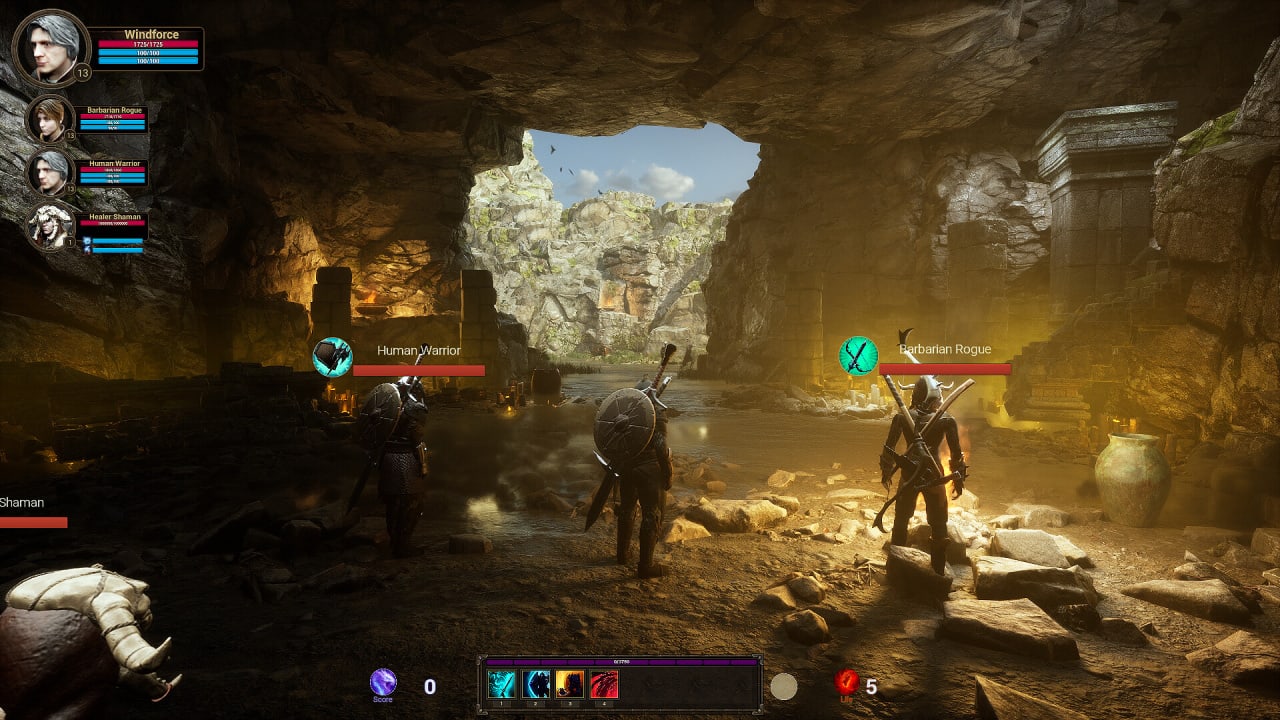Viewport: 1280px width, 720px height.
Task: Target the Barbarian Rogue party portrait
Action: (49, 120)
